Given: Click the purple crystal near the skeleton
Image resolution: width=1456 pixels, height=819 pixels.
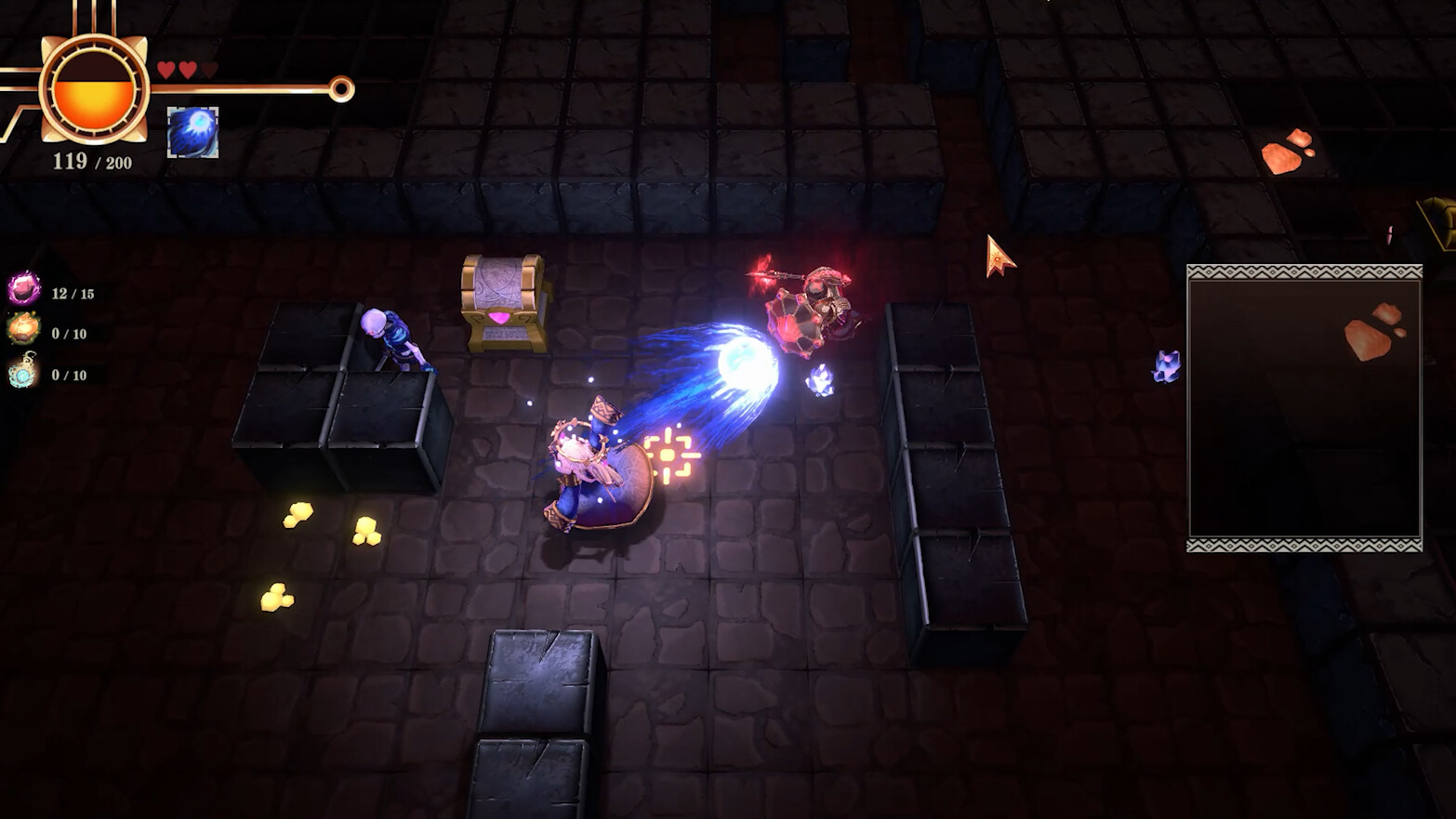Looking at the screenshot, I should click(x=818, y=381).
